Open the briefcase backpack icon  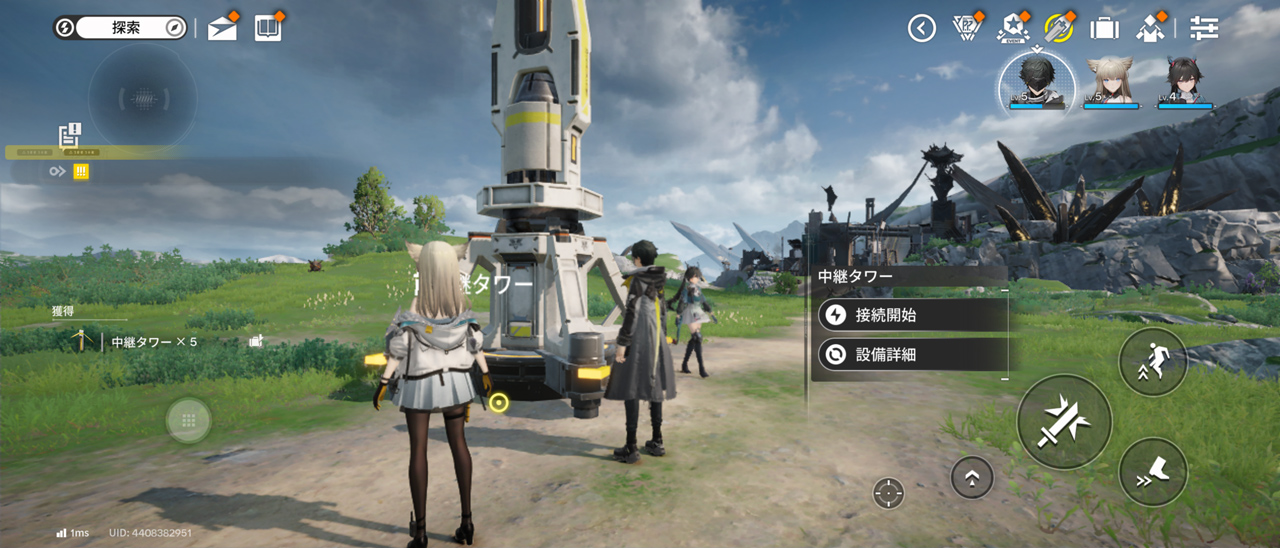pyautogui.click(x=1104, y=28)
